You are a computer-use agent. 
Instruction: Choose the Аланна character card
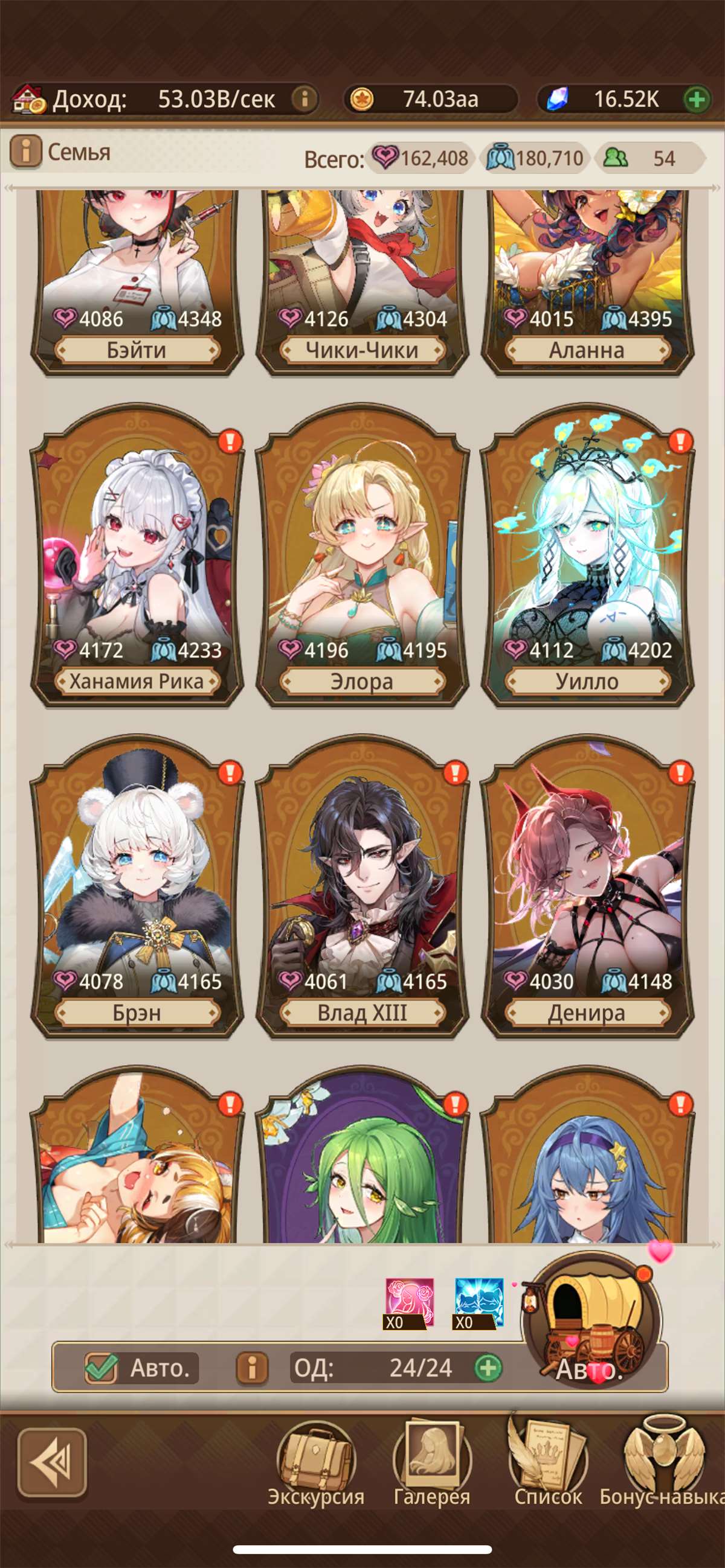click(587, 280)
